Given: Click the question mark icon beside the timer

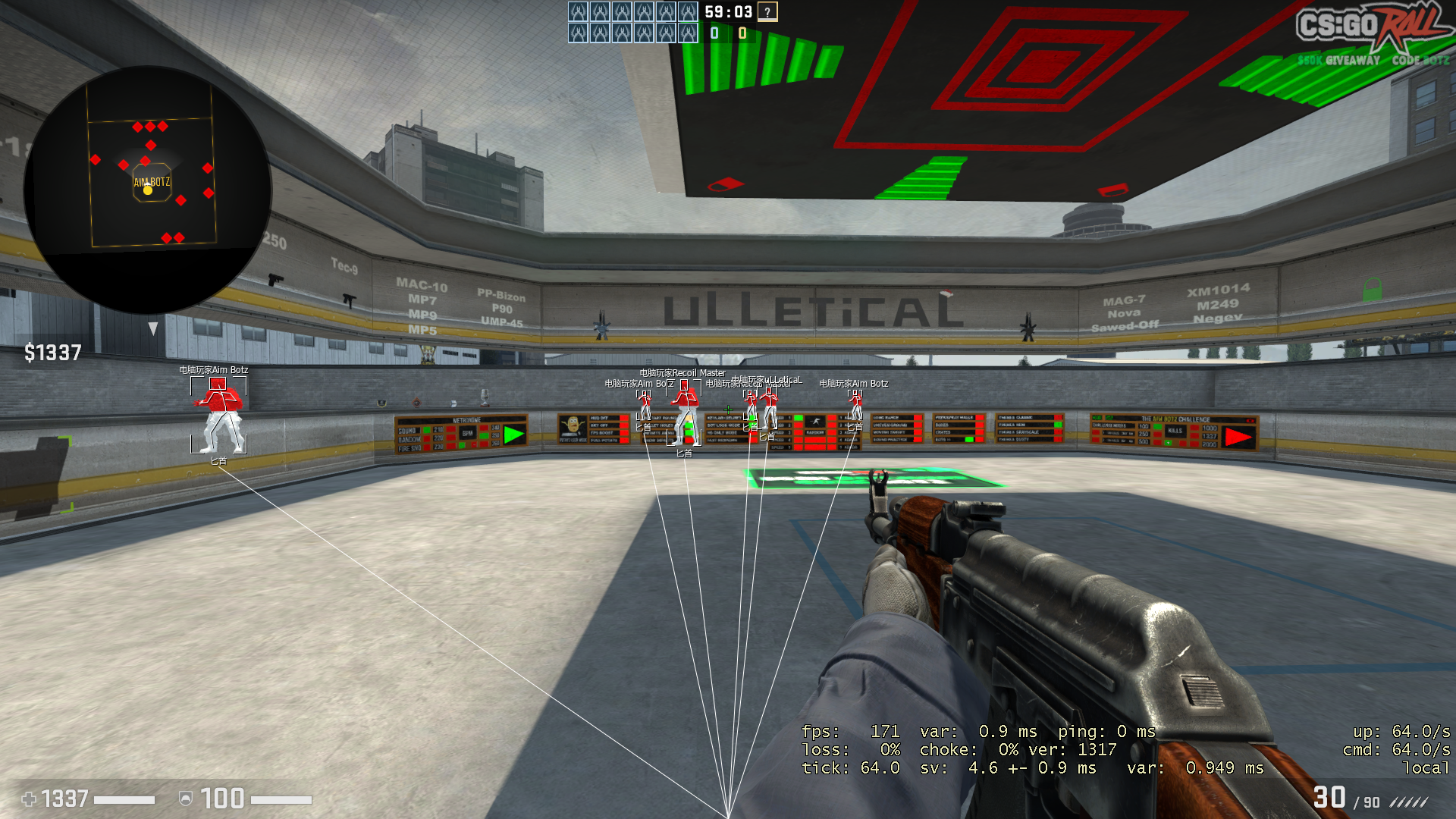Looking at the screenshot, I should click(x=767, y=12).
